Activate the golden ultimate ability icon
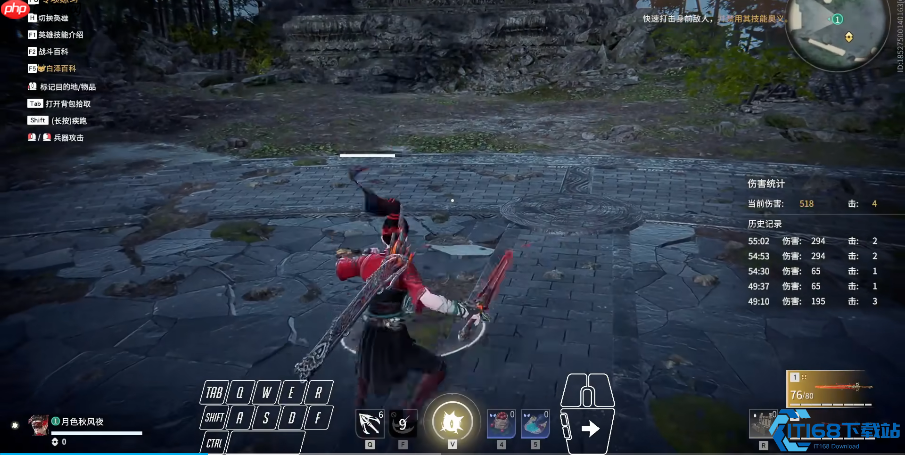Image resolution: width=905 pixels, height=455 pixels. 452,420
